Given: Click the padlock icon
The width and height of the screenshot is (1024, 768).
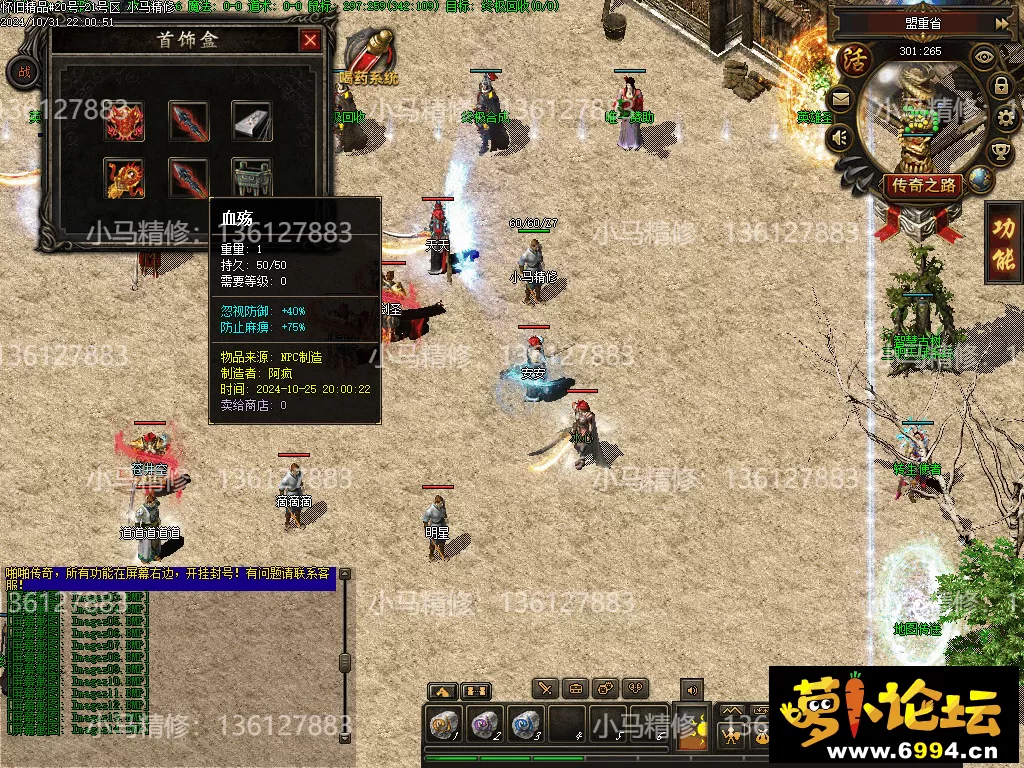Looking at the screenshot, I should coord(1001,86).
